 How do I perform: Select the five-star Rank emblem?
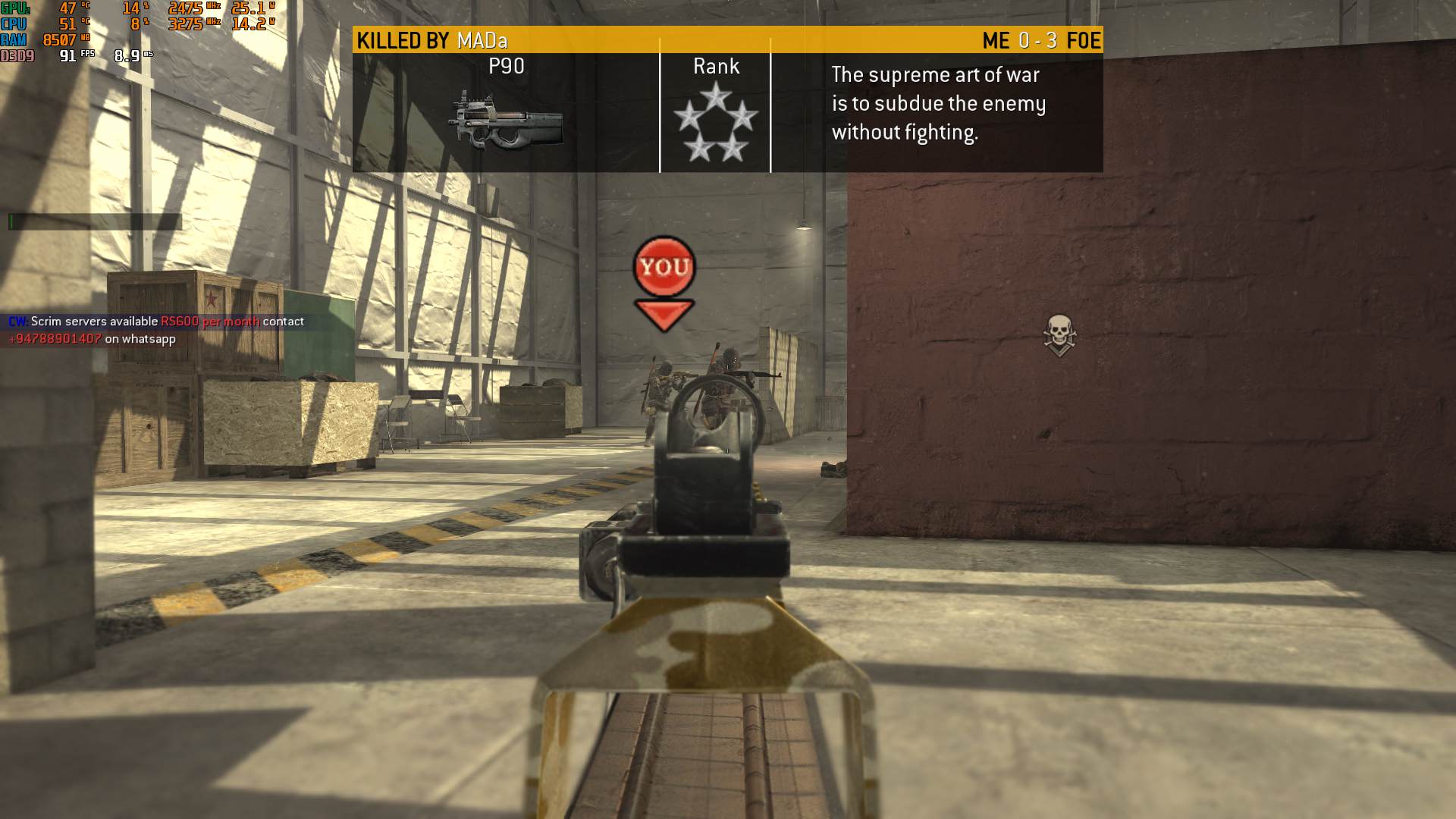(x=715, y=124)
